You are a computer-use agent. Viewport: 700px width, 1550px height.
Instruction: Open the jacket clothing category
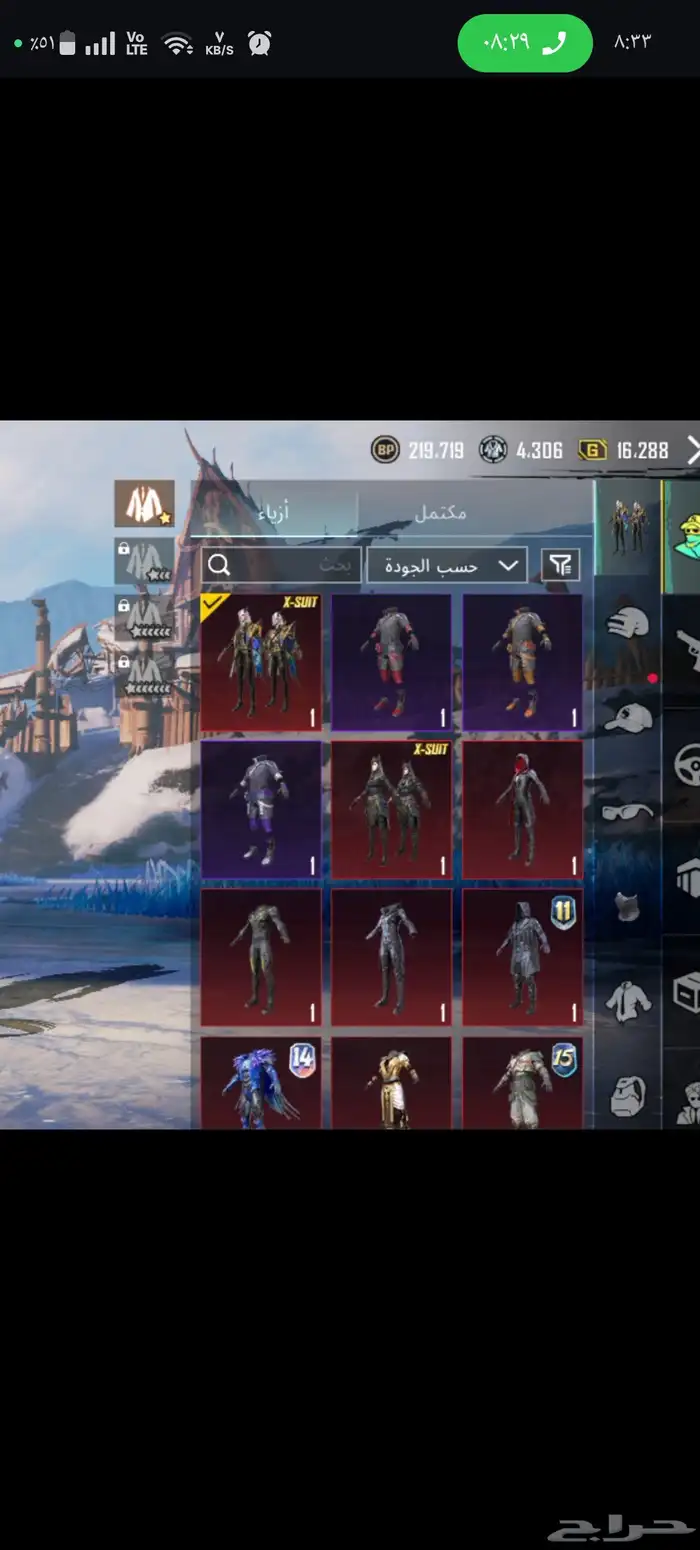pyautogui.click(x=628, y=1000)
